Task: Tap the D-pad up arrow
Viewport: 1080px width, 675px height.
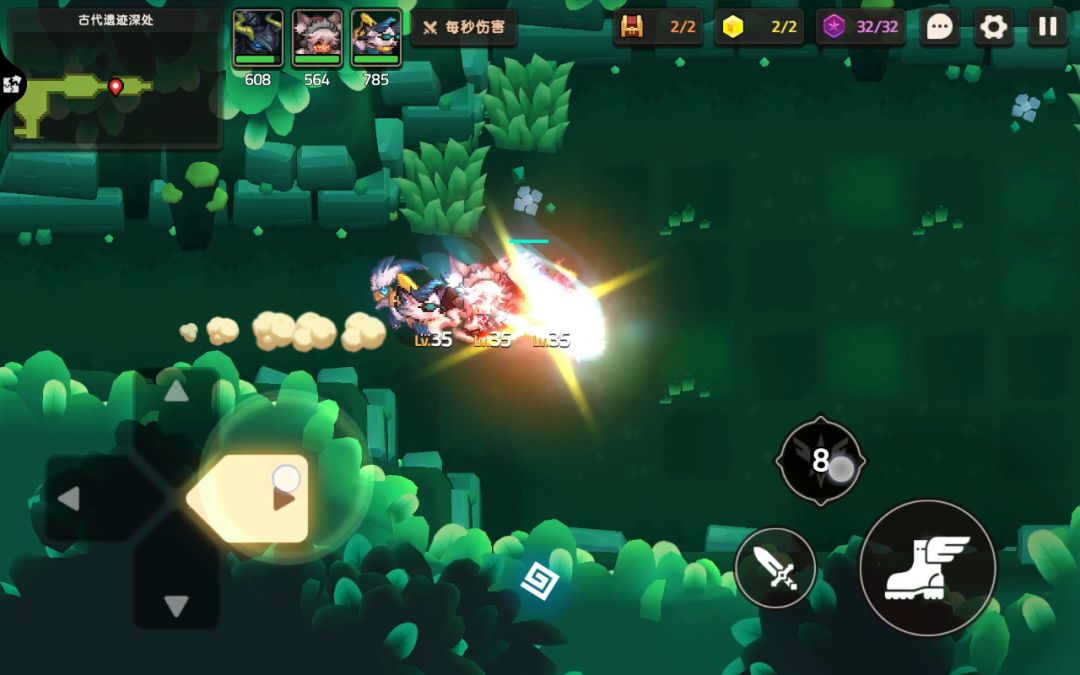Action: pyautogui.click(x=176, y=392)
